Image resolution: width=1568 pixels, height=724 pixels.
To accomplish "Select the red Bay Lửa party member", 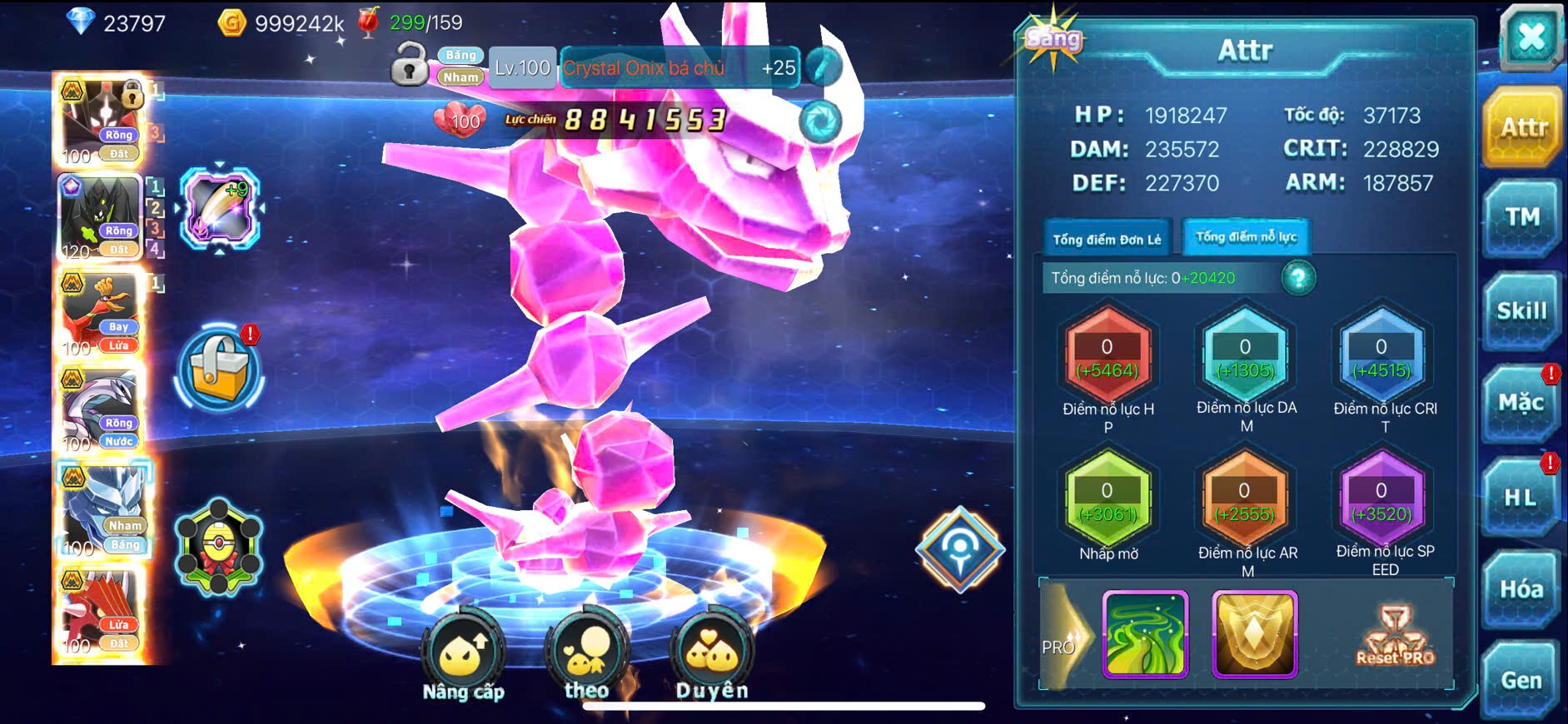I will [102, 315].
